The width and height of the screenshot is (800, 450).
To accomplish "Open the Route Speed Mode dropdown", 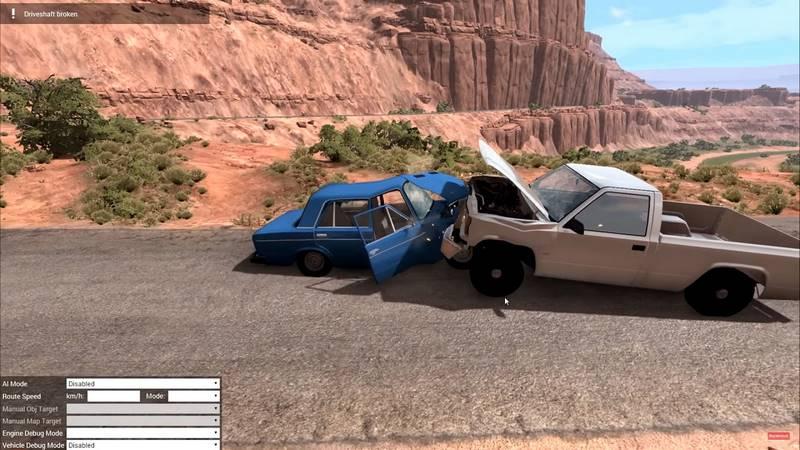I will click(193, 396).
